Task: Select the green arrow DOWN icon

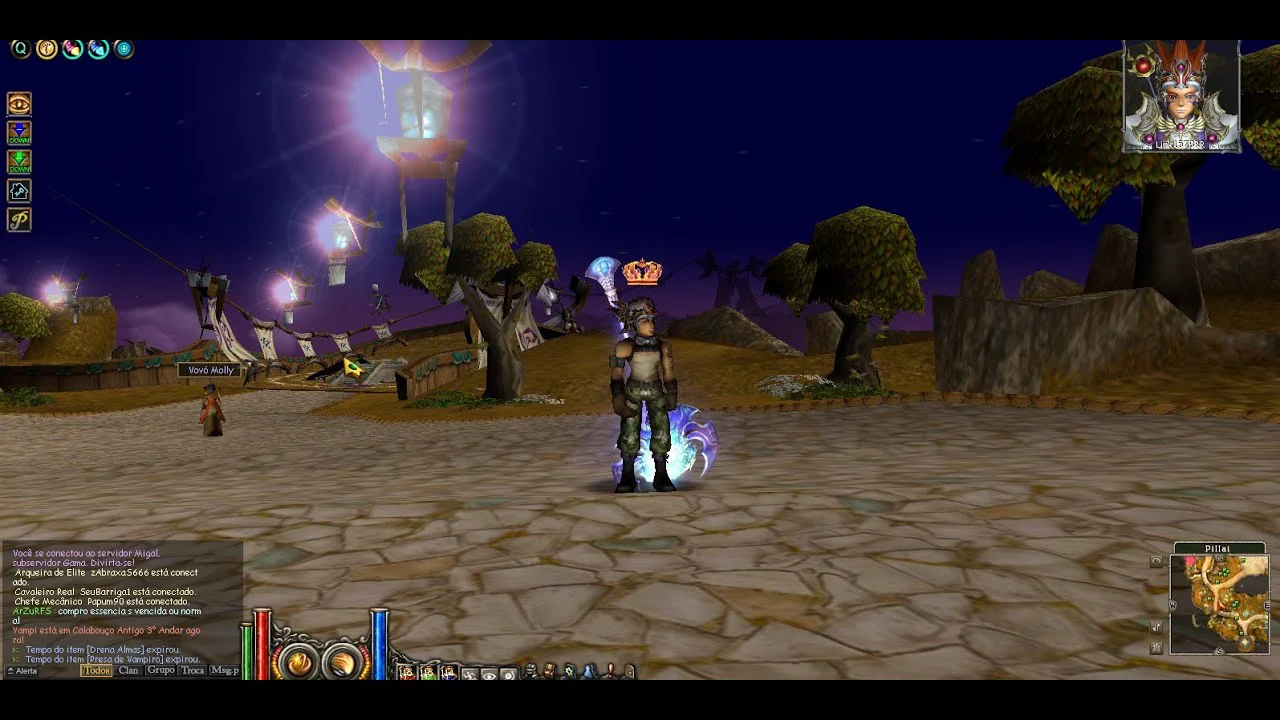Action: (x=19, y=162)
